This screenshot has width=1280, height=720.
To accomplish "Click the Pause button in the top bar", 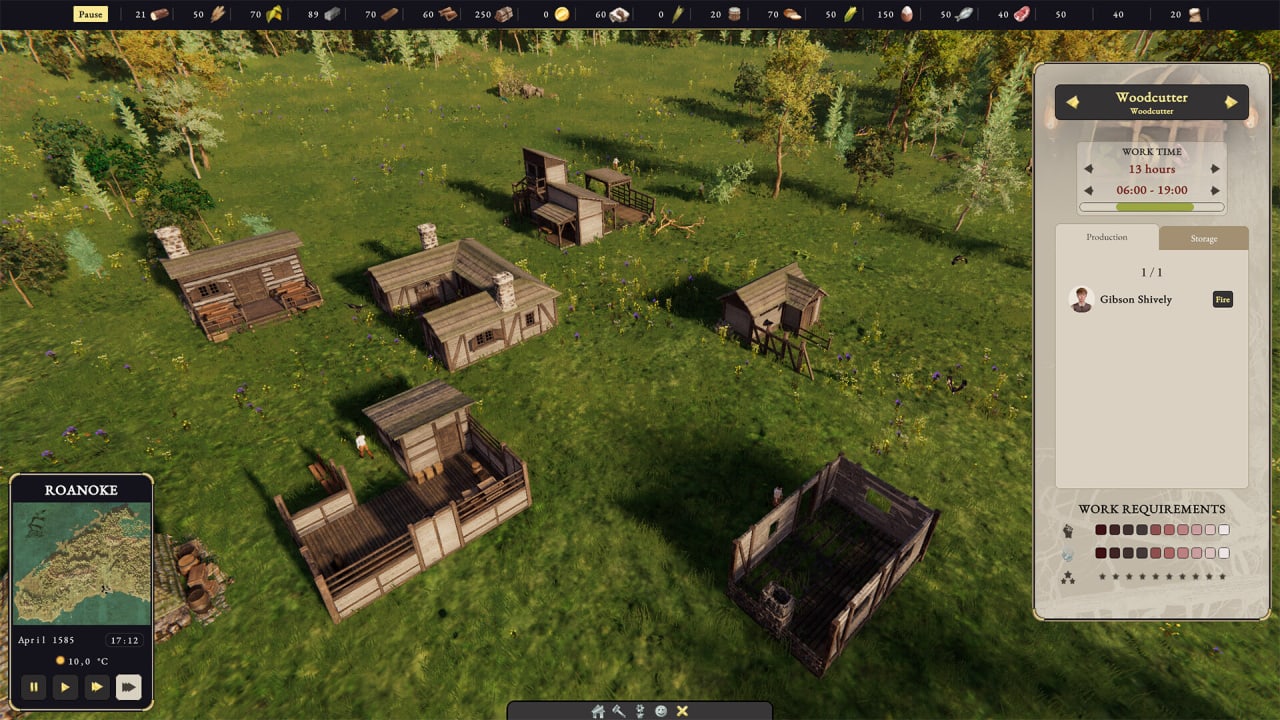I will tap(90, 15).
